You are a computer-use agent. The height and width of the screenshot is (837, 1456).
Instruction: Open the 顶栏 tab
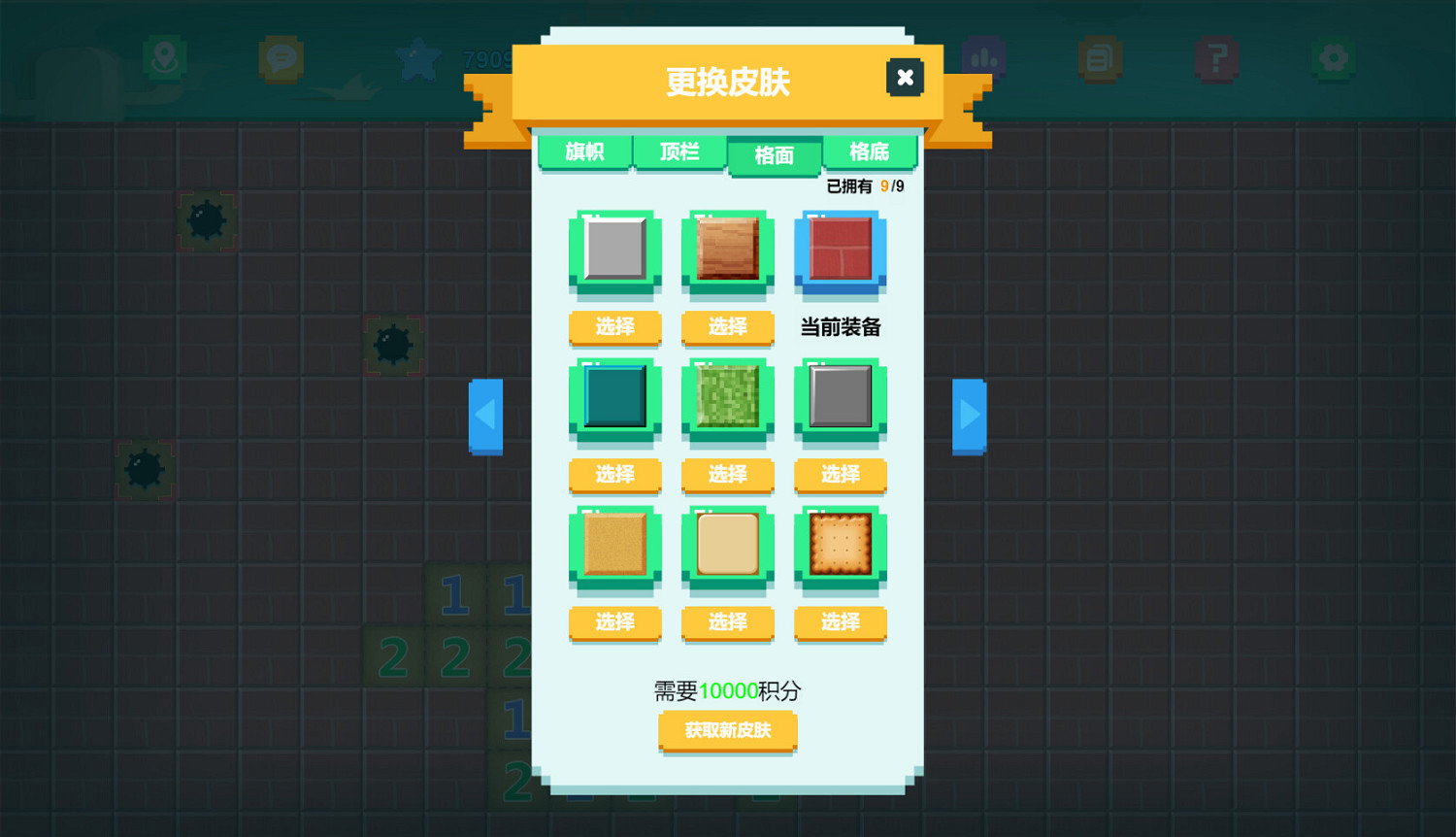click(x=679, y=152)
